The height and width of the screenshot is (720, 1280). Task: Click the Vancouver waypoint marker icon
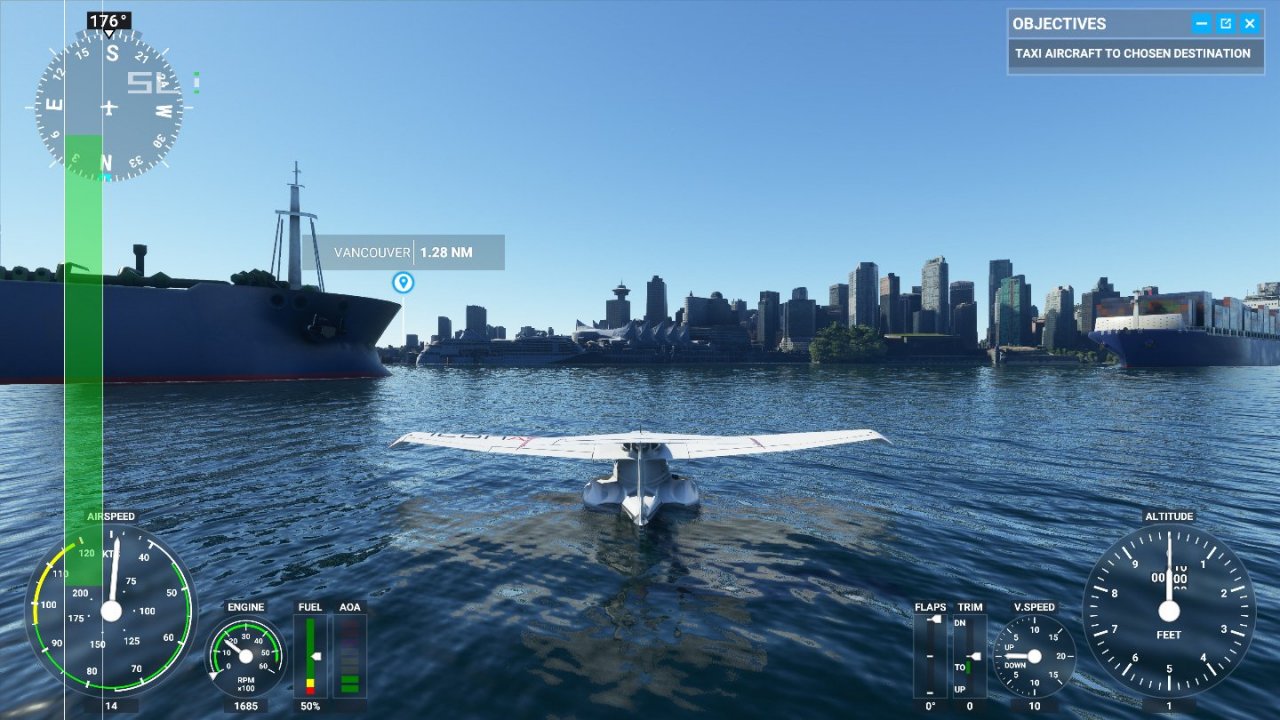click(x=403, y=283)
